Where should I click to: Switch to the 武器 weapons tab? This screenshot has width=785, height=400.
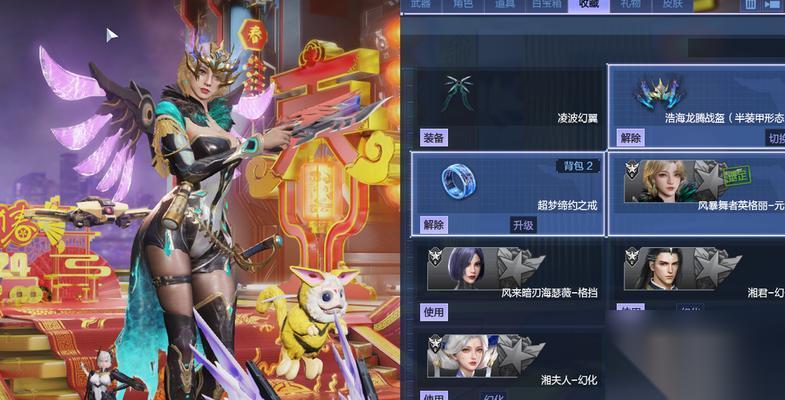coord(423,6)
